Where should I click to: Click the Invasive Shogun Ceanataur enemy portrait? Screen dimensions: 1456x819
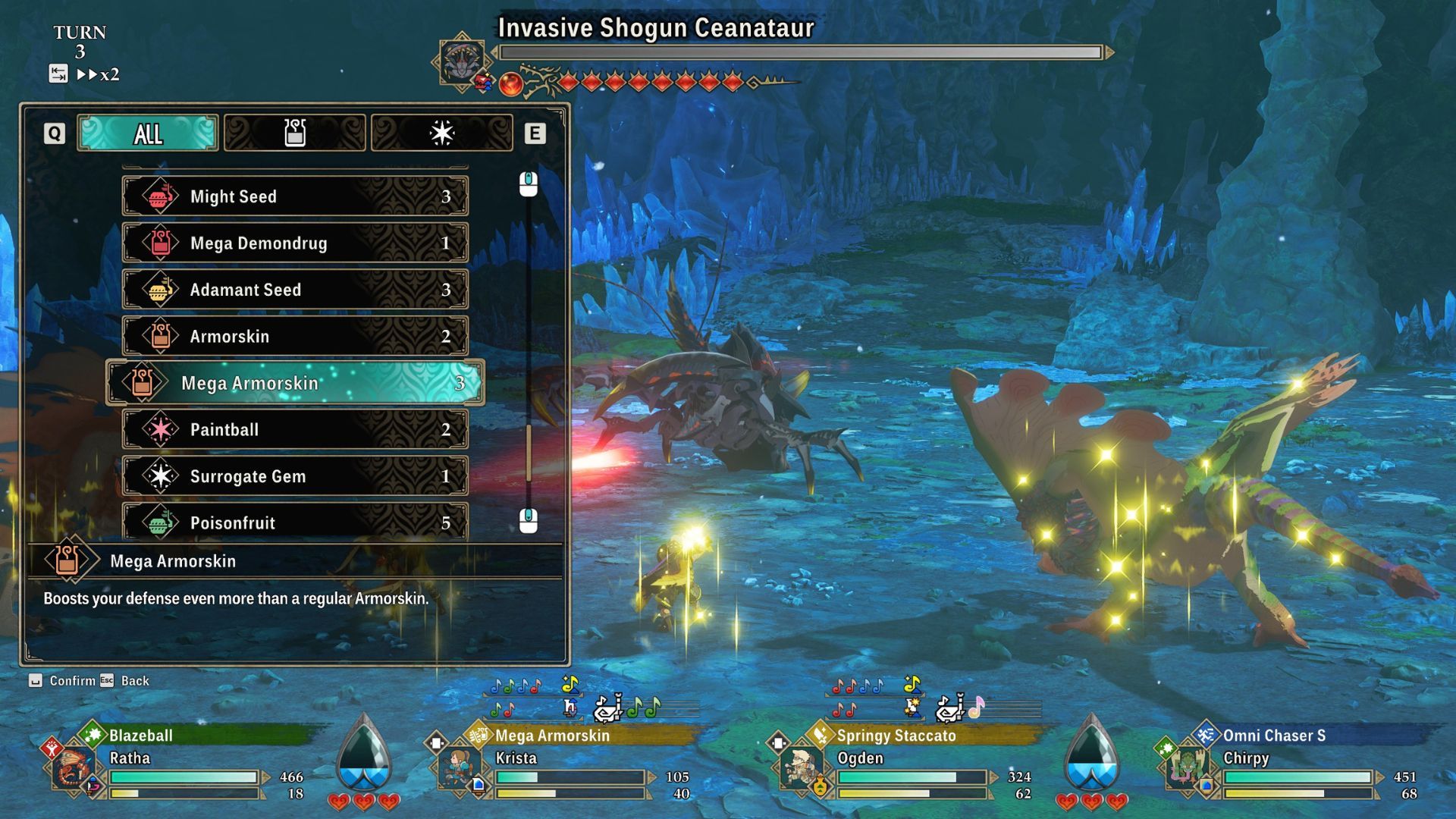461,61
